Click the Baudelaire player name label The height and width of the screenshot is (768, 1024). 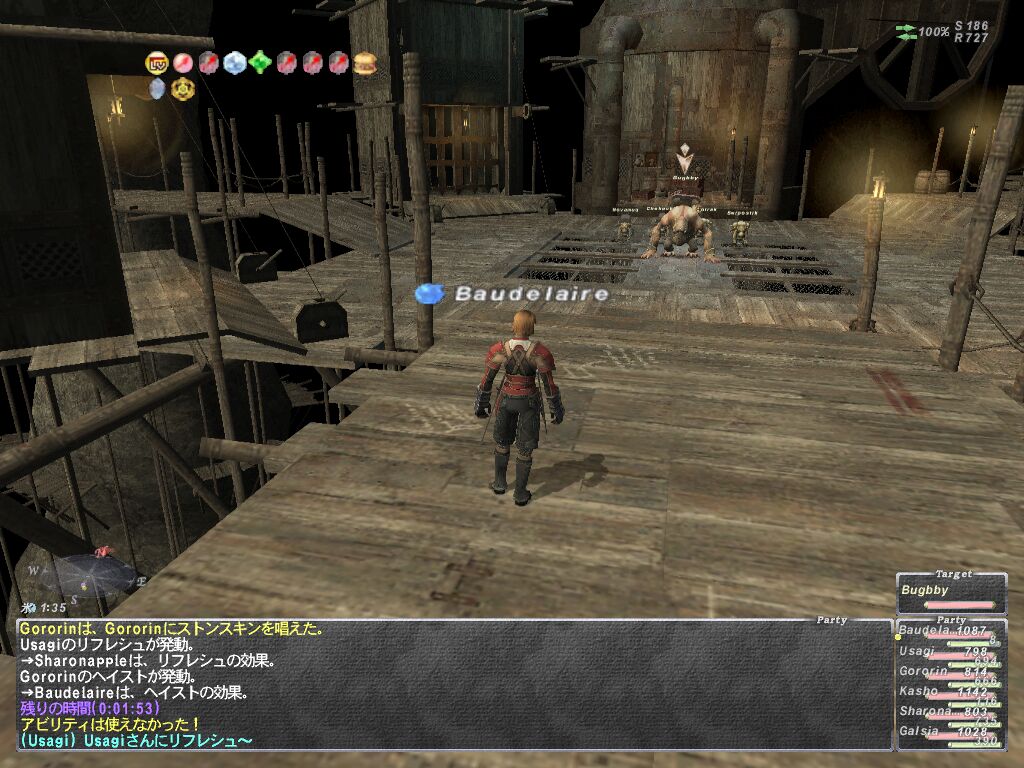coord(530,294)
